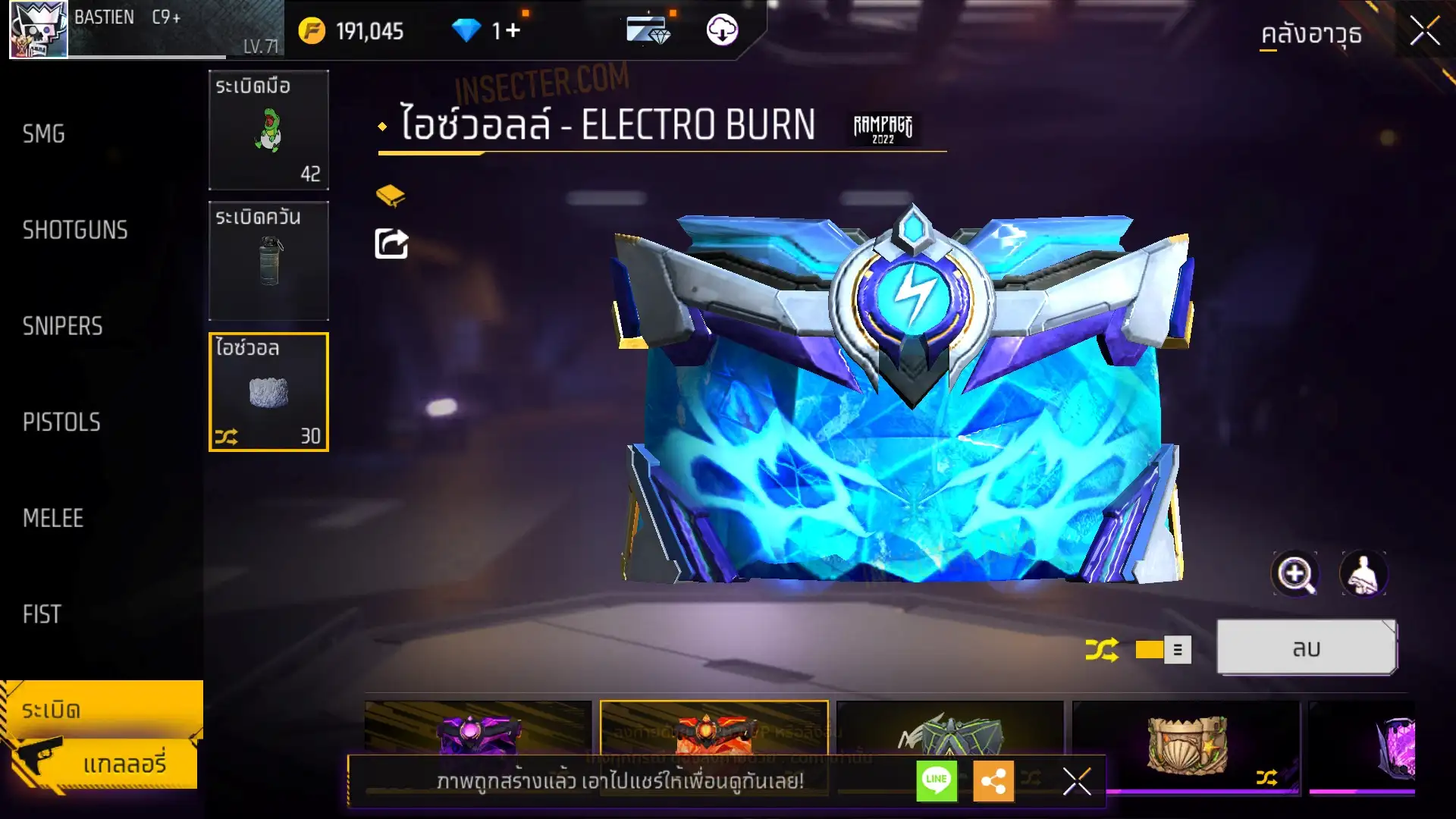1456x819 pixels.
Task: Toggle the yellow shuffle skins icon
Action: (1101, 650)
